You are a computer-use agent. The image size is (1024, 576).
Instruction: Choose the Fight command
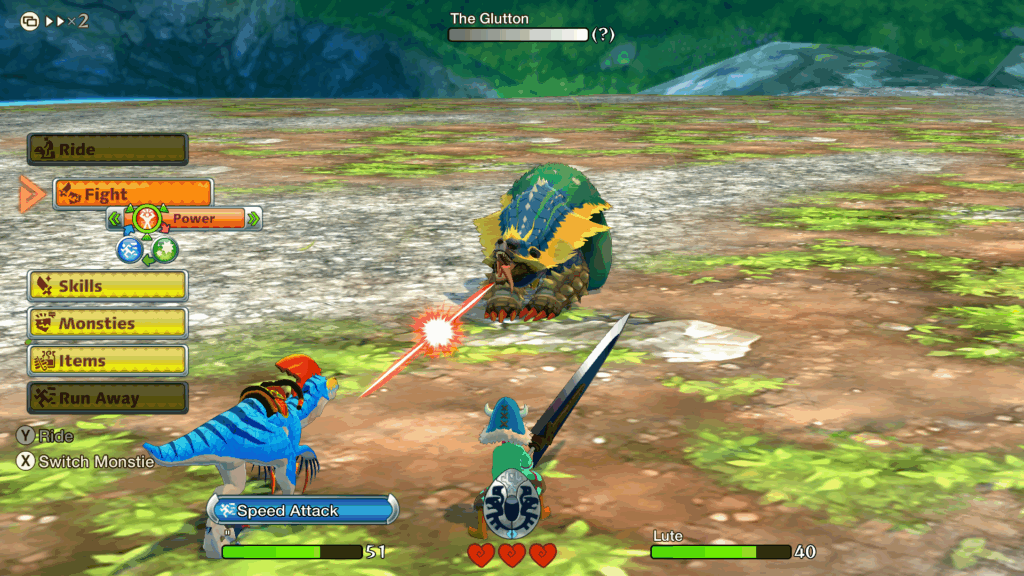pyautogui.click(x=133, y=194)
